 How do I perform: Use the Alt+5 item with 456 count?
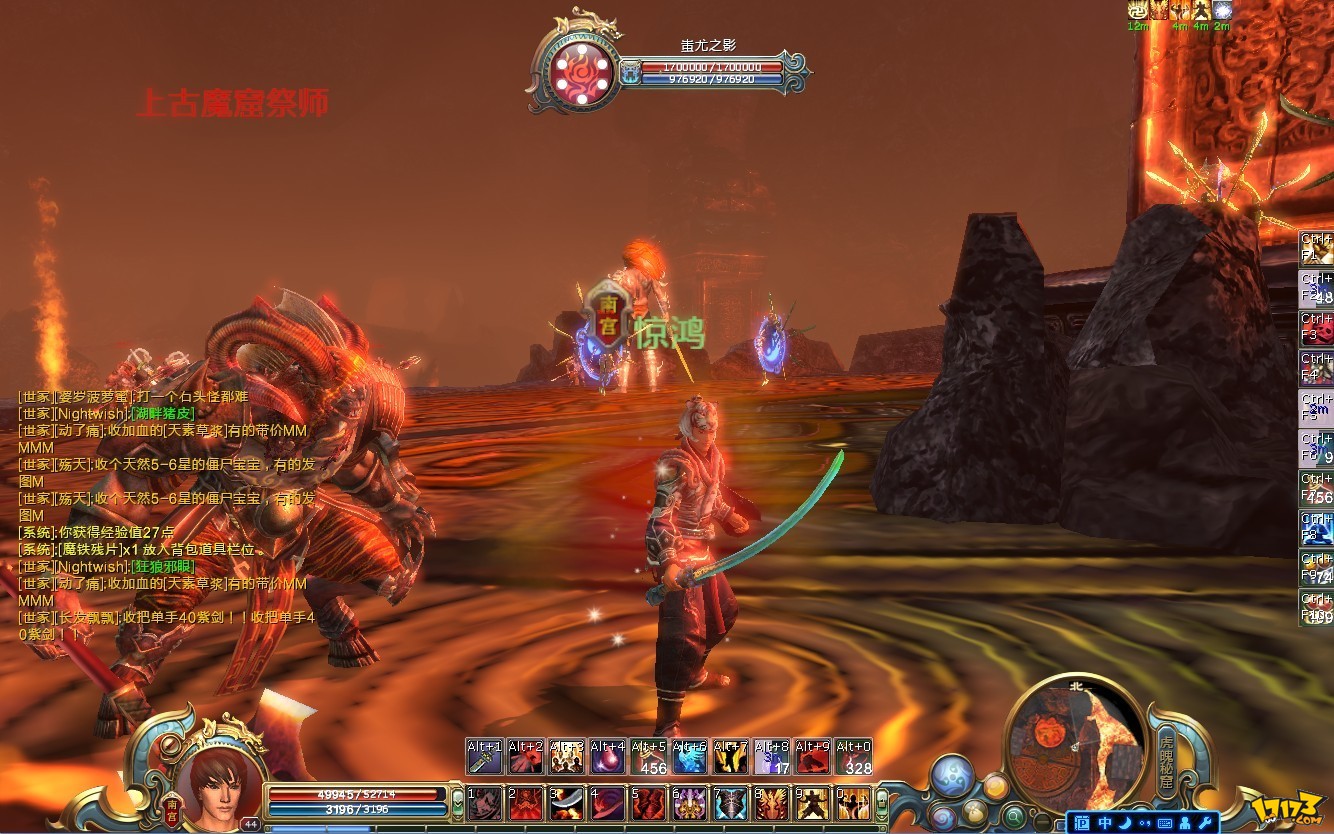[648, 757]
